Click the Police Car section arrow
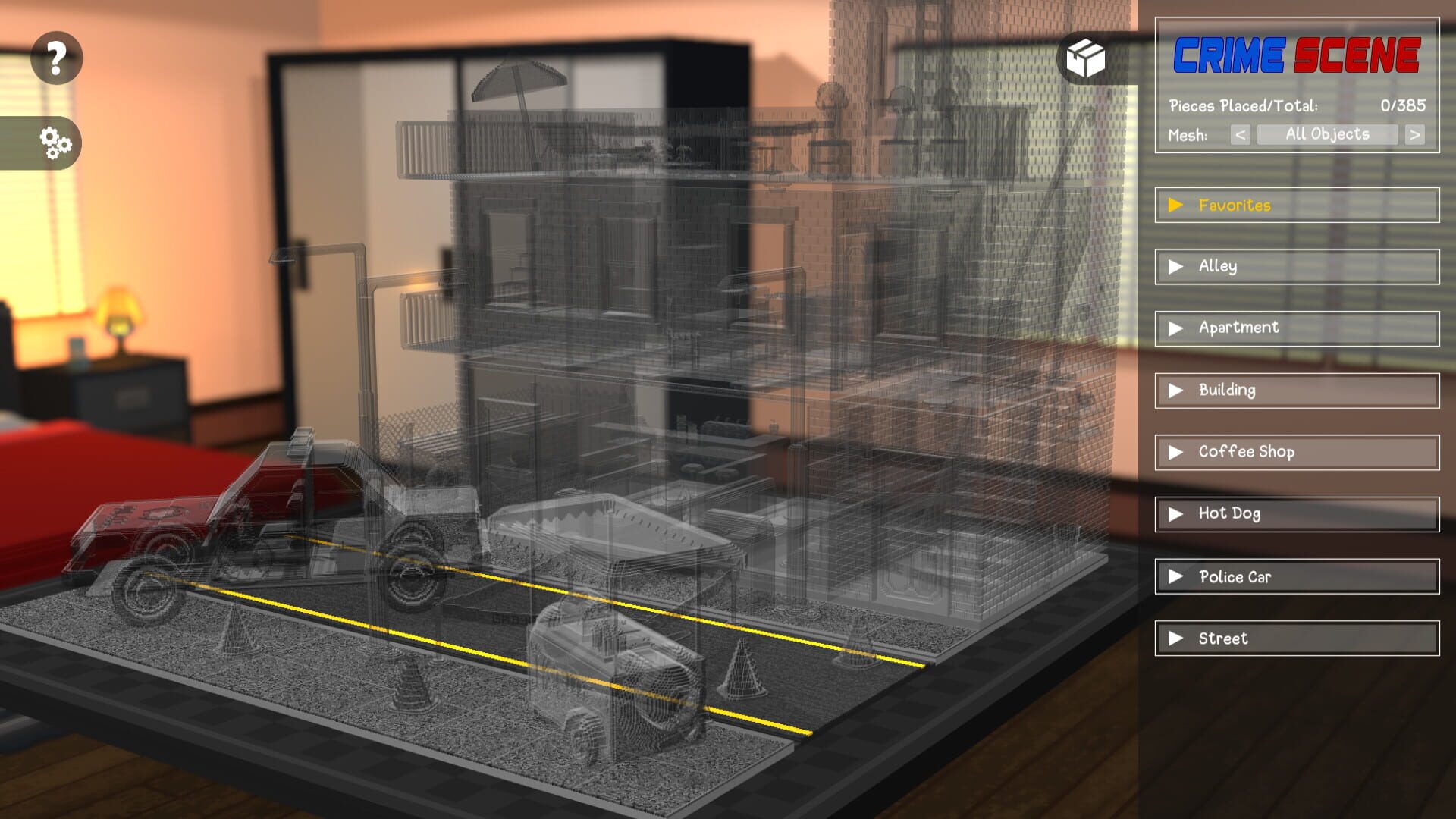Viewport: 1456px width, 819px height. (x=1176, y=576)
